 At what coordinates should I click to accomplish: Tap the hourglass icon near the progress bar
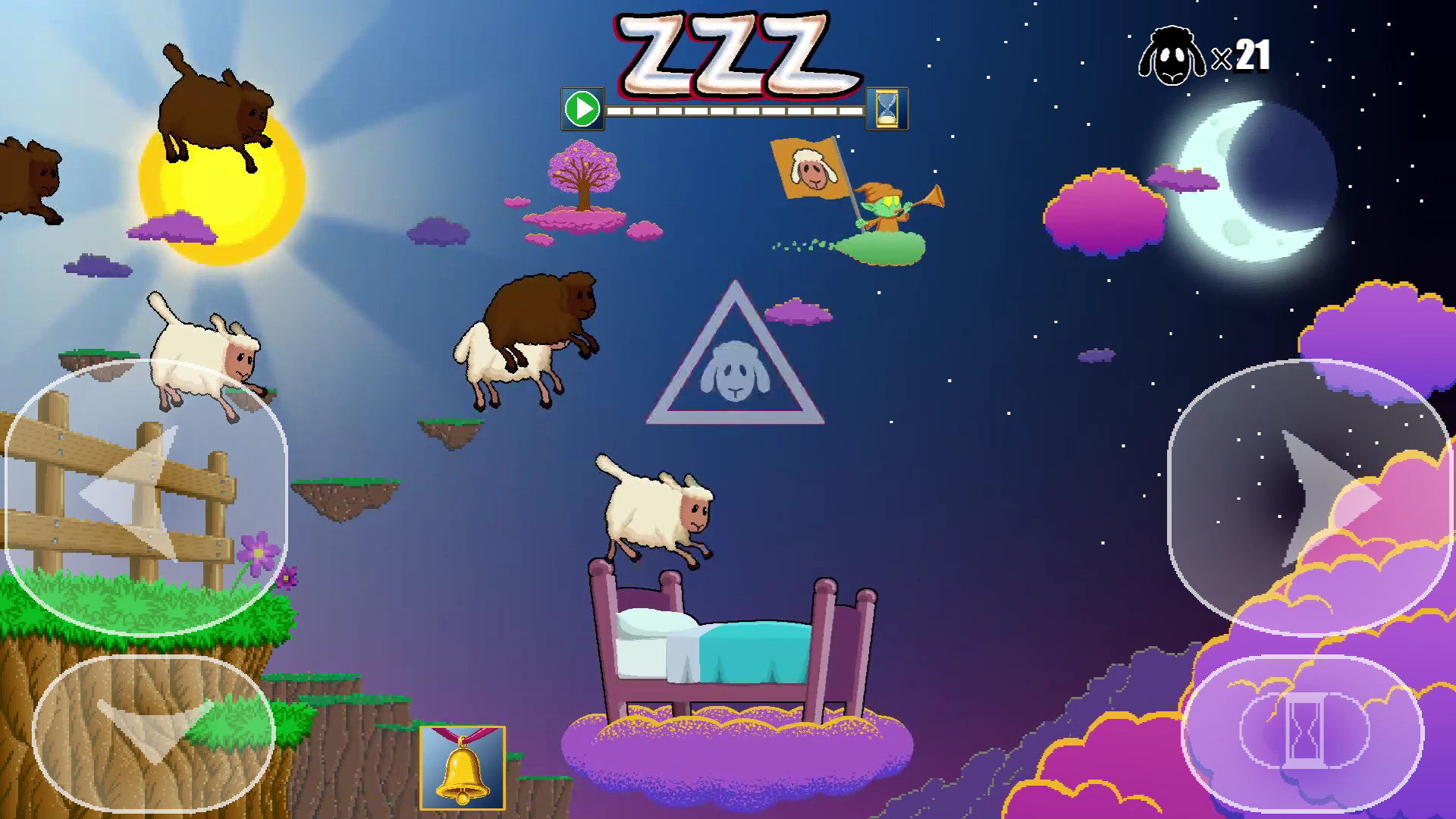click(885, 108)
